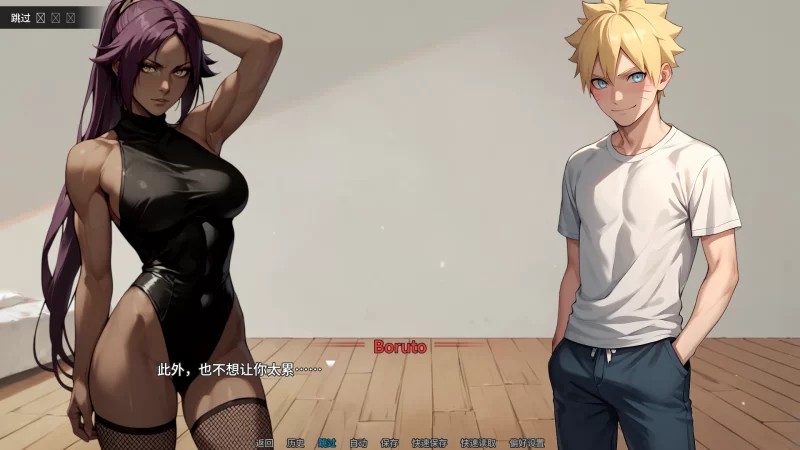Toggle the highlighted 跳过 (Skip) button

click(327, 442)
